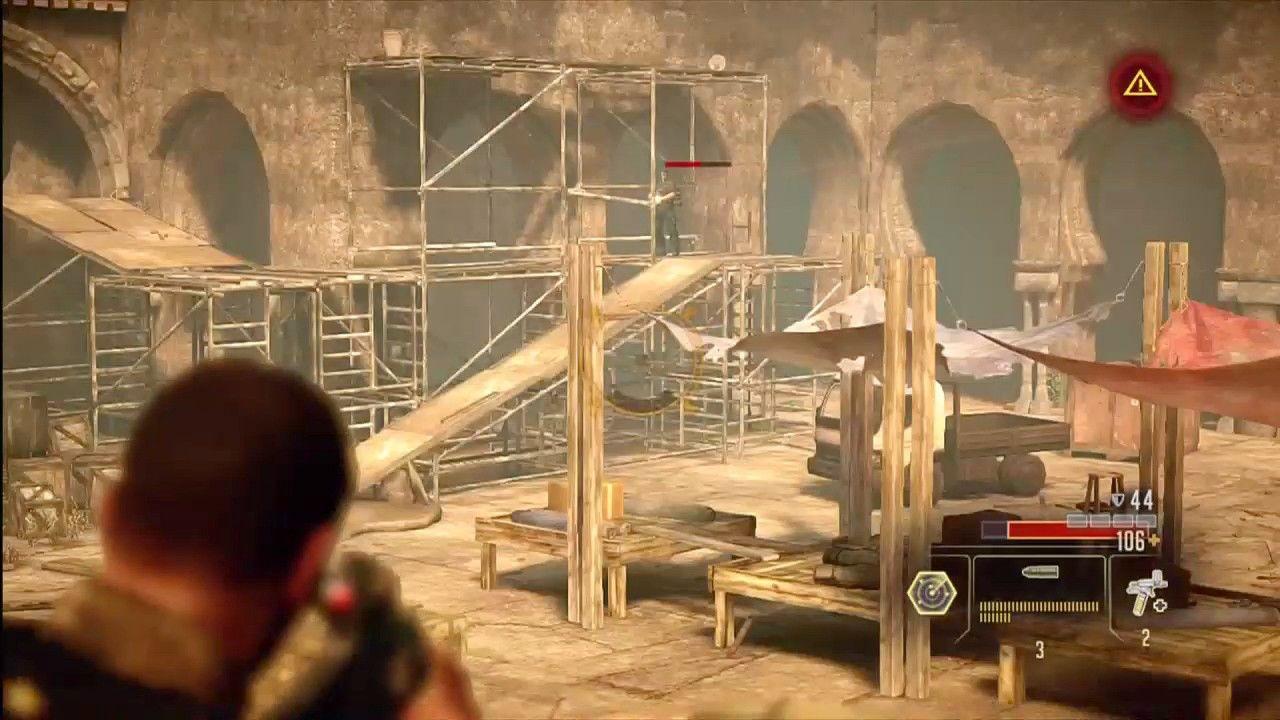Viewport: 1280px width, 720px height.
Task: Click the bullet ammo icon showing 3 magazines
Action: 1038,572
